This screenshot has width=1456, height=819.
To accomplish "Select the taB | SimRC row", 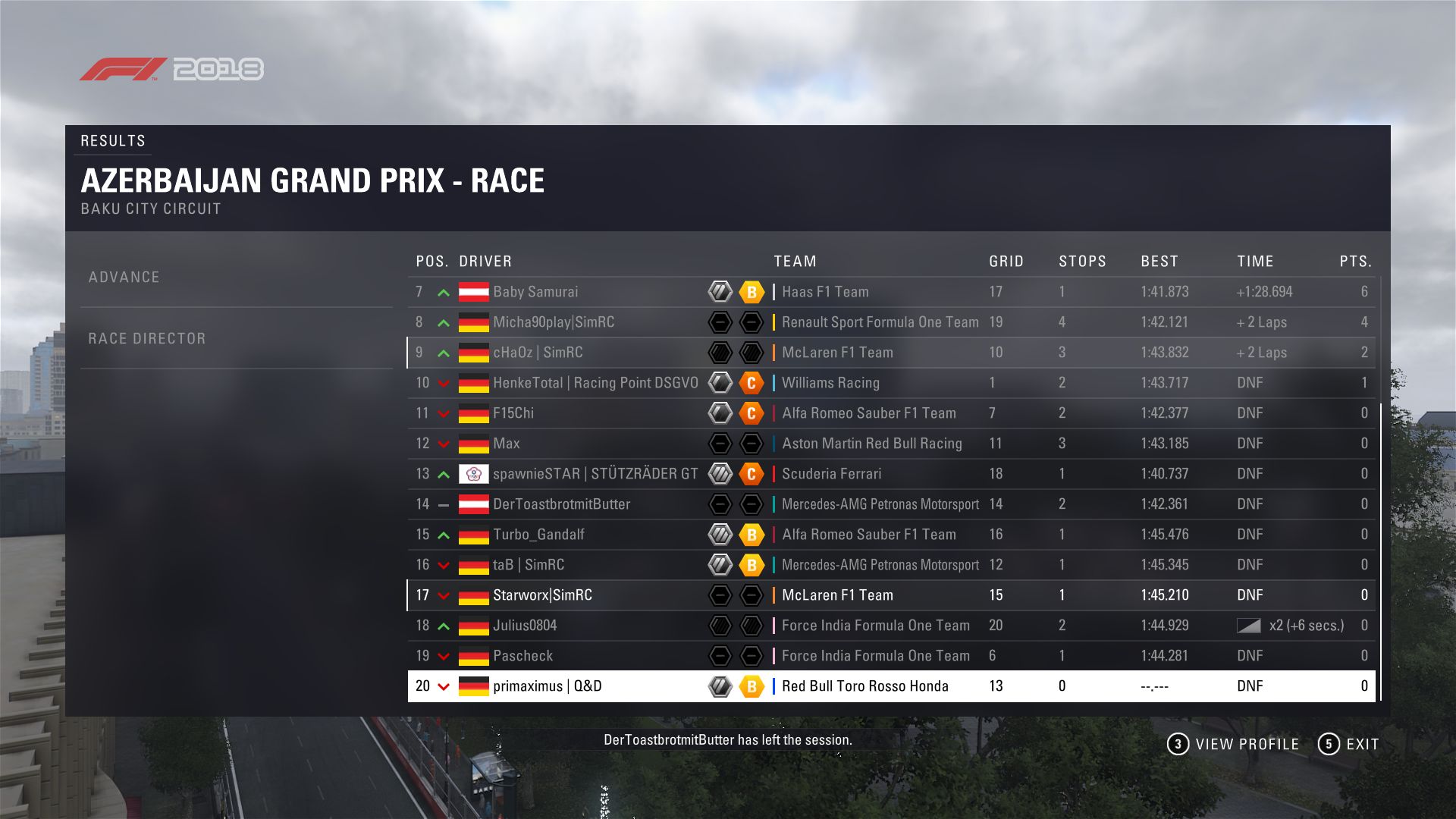I will pos(529,565).
